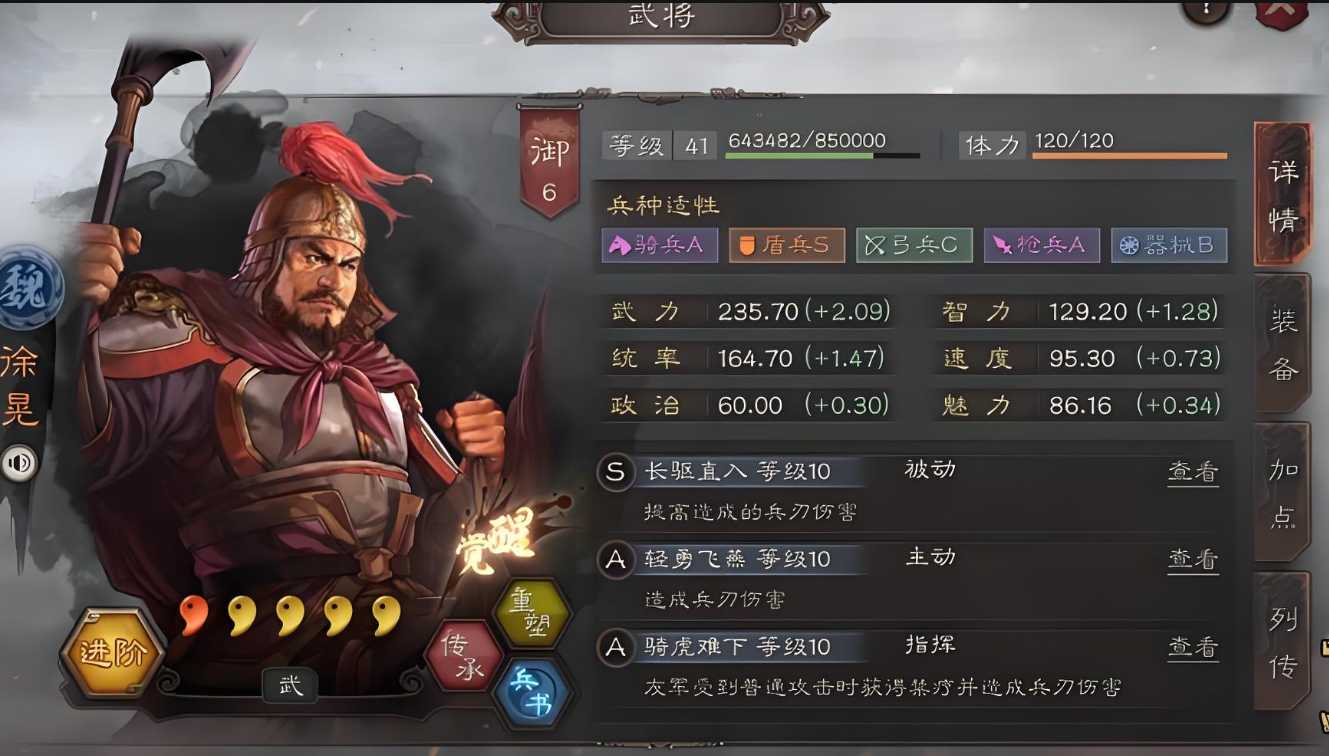The height and width of the screenshot is (756, 1329).
Task: Click the experience progress bar
Action: (x=822, y=157)
